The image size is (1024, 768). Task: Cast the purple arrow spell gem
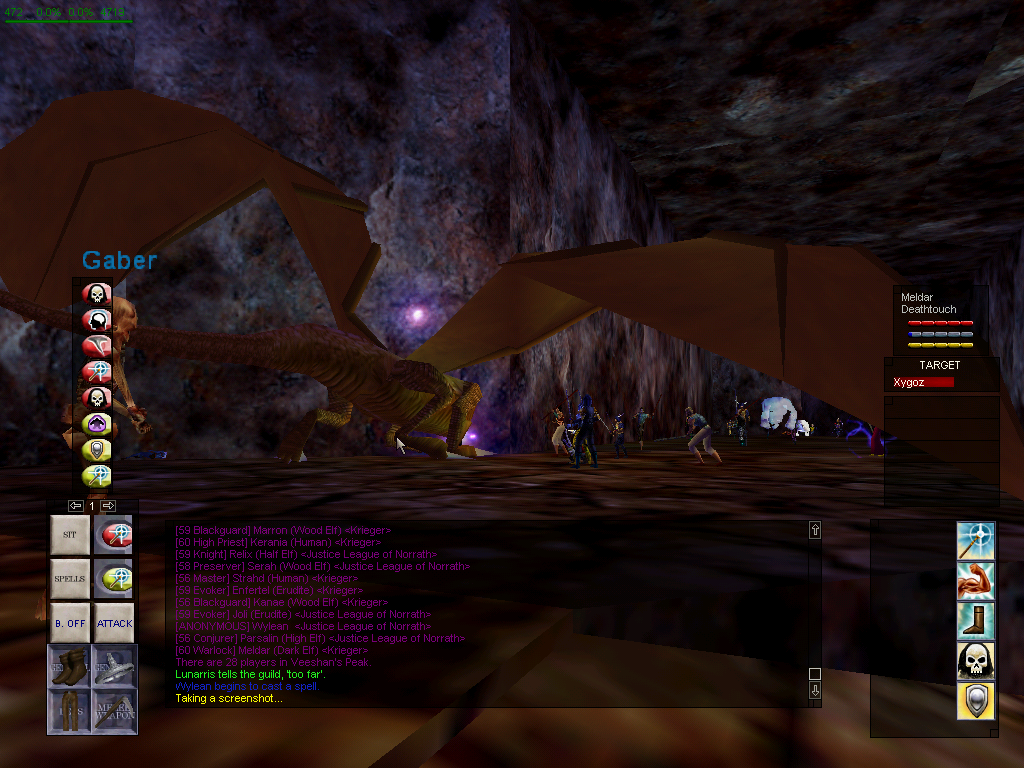pos(96,424)
